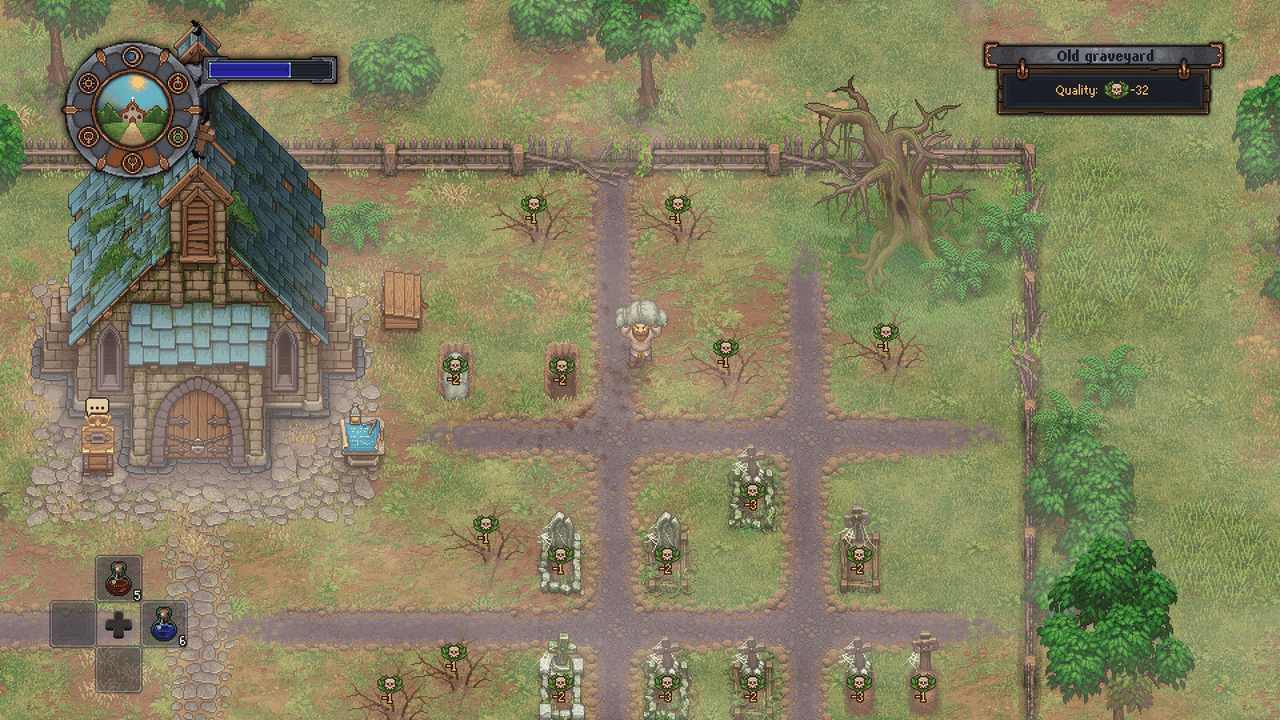This screenshot has height=720, width=1280.
Task: Click the clock hand pointer on the dial's left
Action: [70, 108]
